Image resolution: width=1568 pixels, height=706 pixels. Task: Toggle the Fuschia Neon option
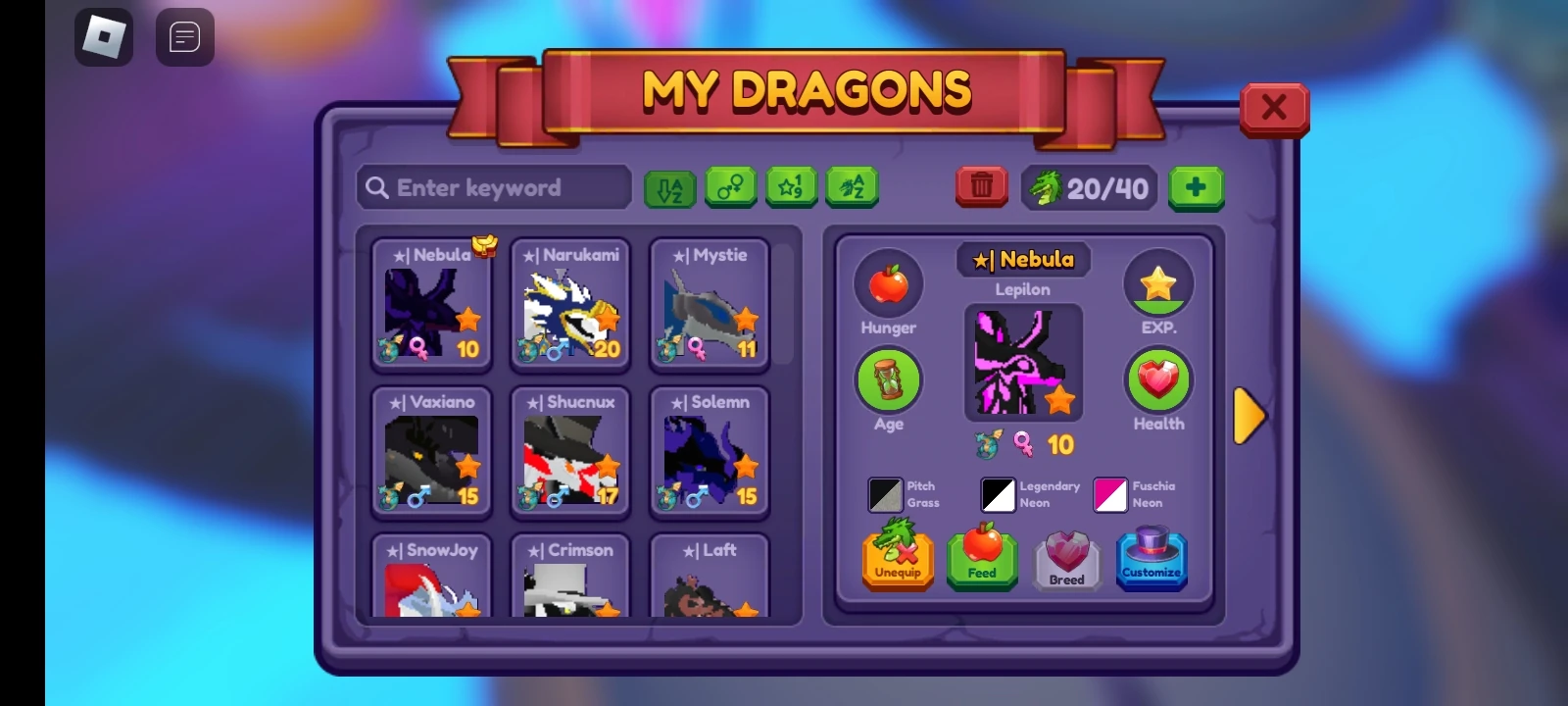(x=1110, y=495)
